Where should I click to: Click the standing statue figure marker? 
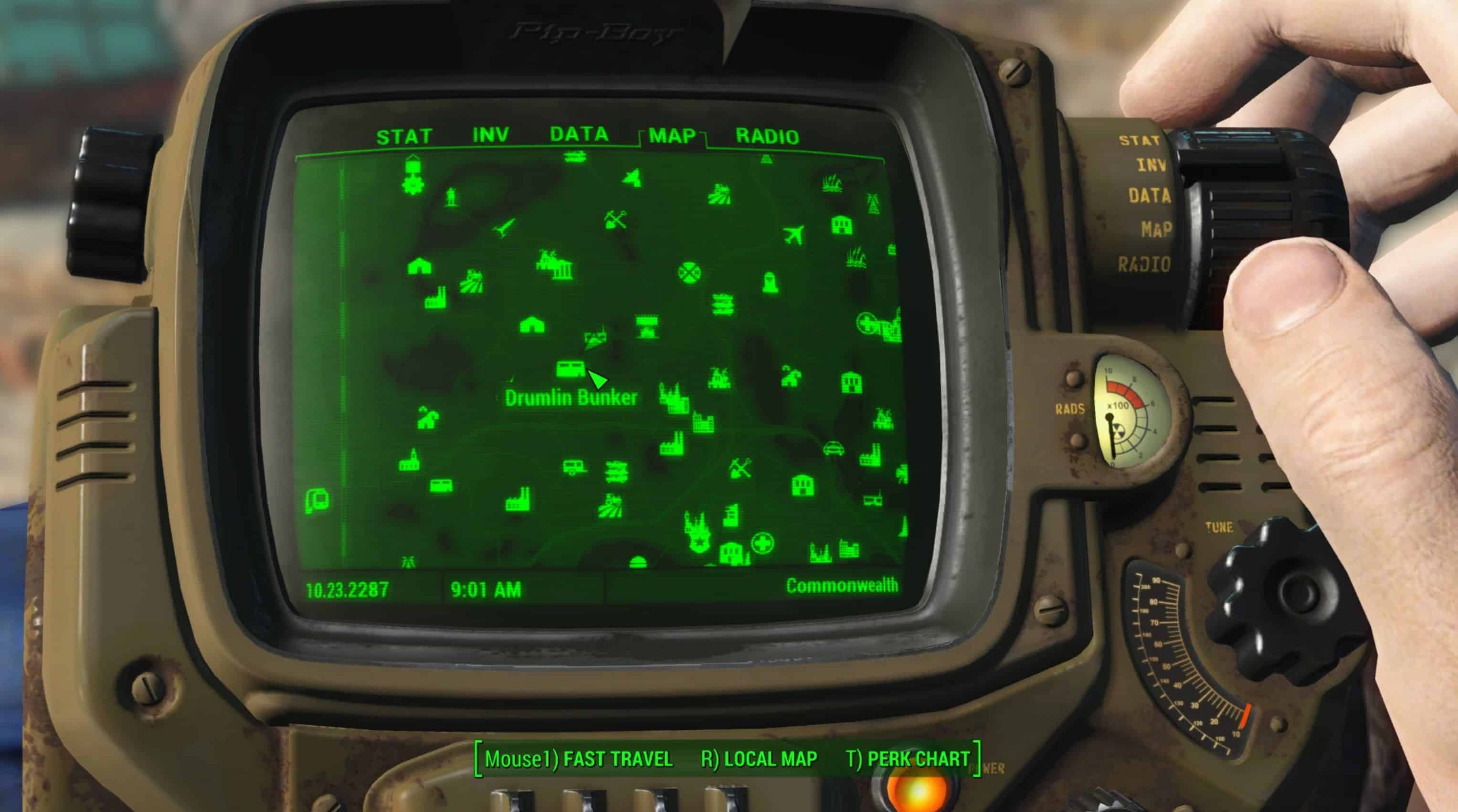[x=451, y=197]
